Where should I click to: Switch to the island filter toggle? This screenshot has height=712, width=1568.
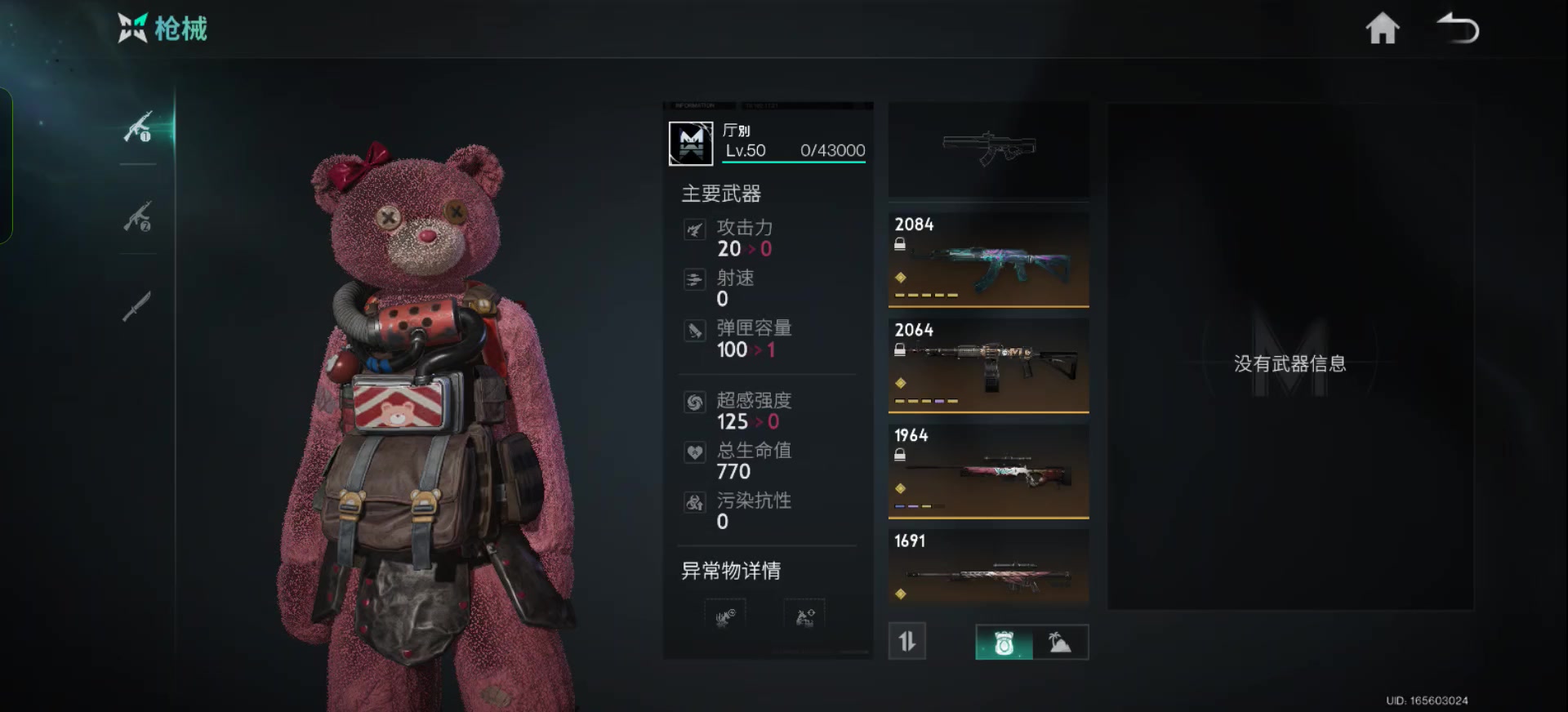pyautogui.click(x=1060, y=643)
